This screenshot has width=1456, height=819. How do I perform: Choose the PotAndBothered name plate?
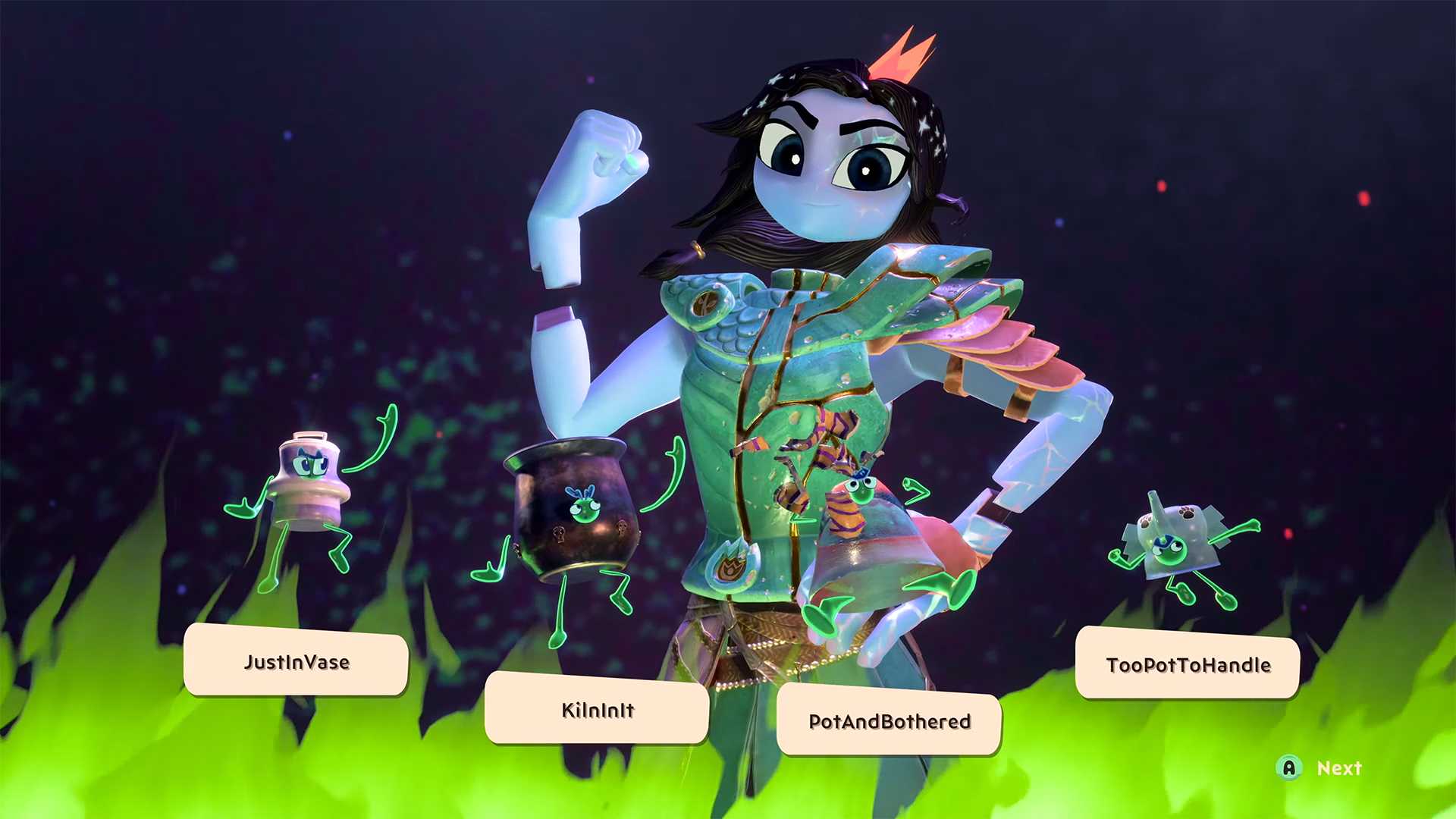point(889,723)
